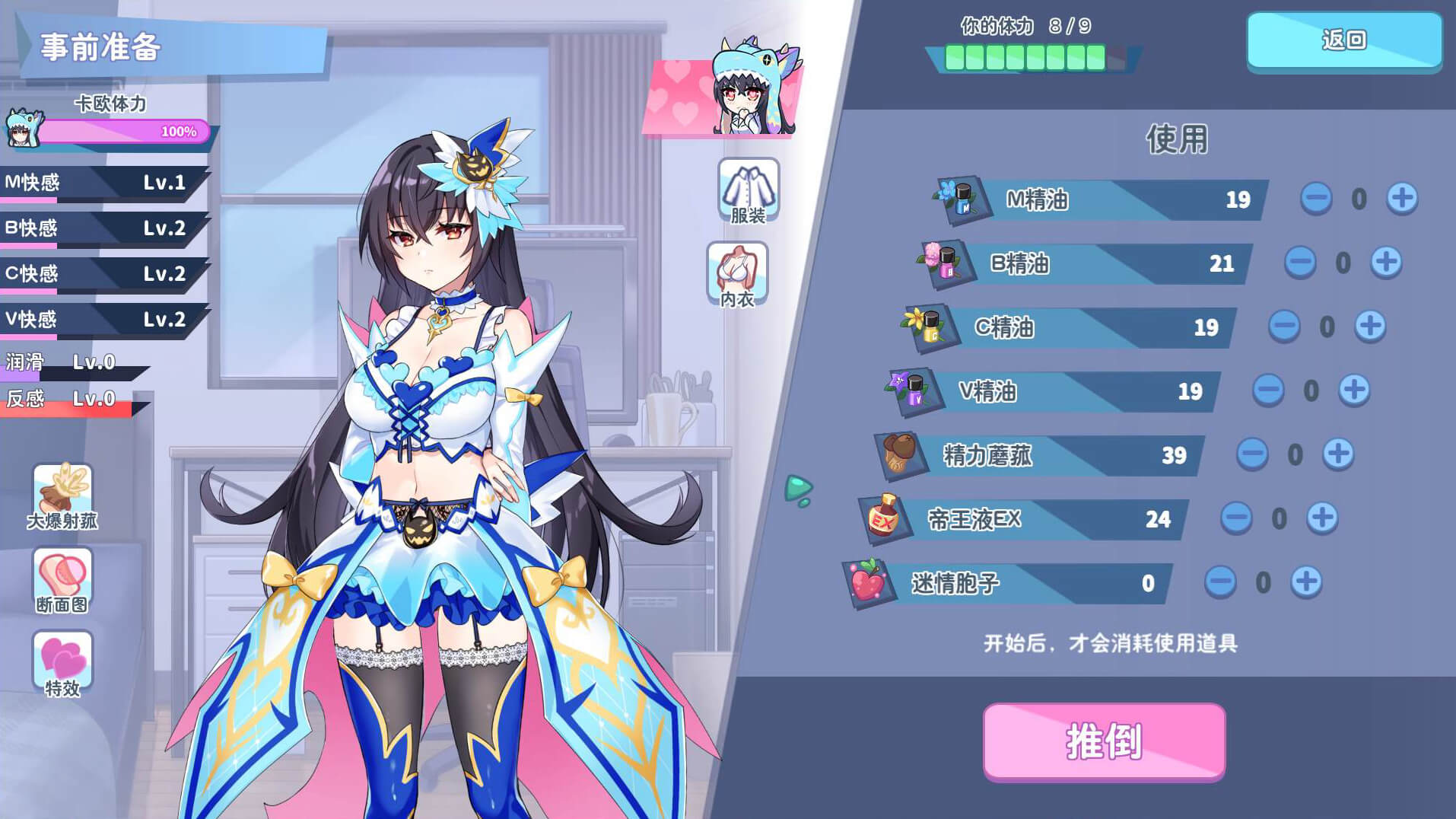Add 迷情胞子 with the plus button
Image resolution: width=1456 pixels, height=819 pixels.
1305,582
